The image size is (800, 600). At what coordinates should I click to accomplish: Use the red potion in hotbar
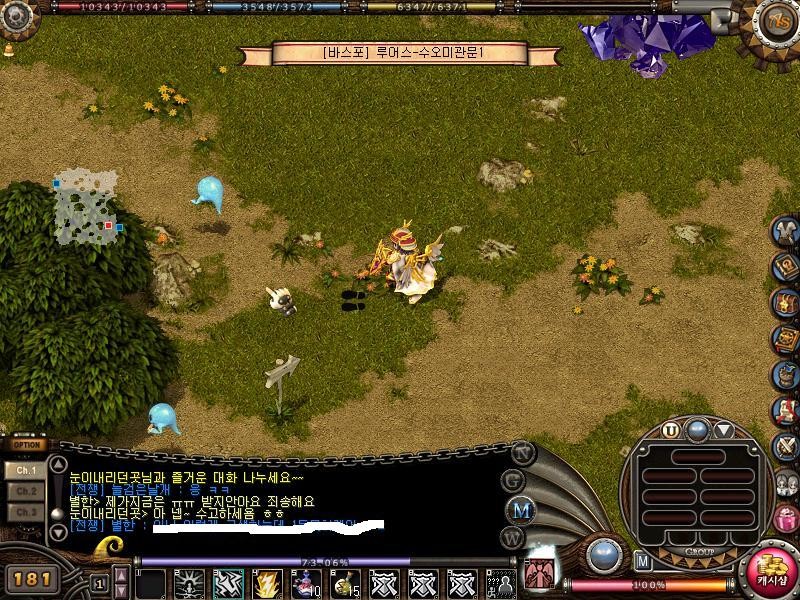pos(305,582)
